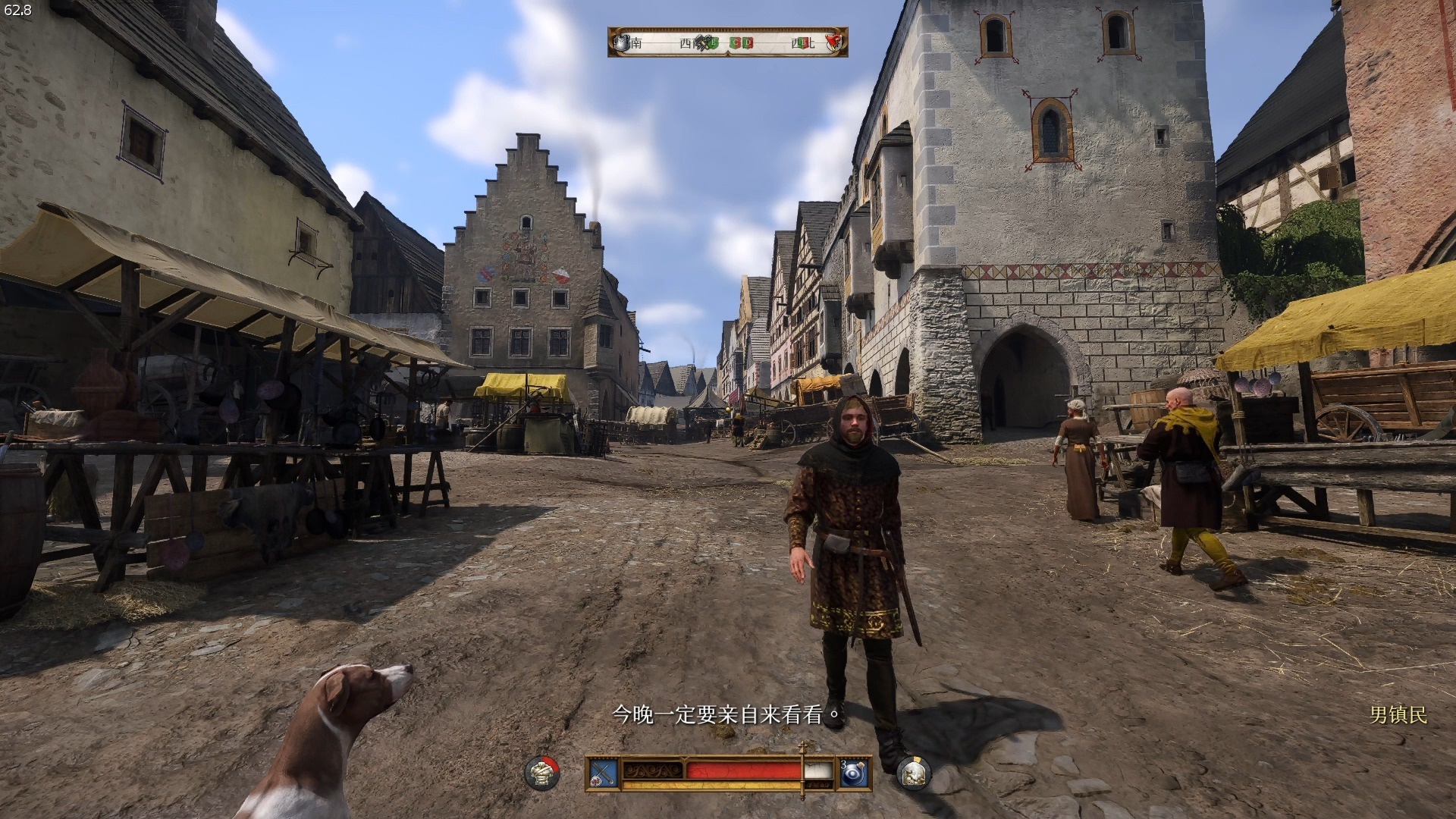Click the armorer marker on the compass
Image resolution: width=1456 pixels, height=819 pixels.
click(622, 42)
